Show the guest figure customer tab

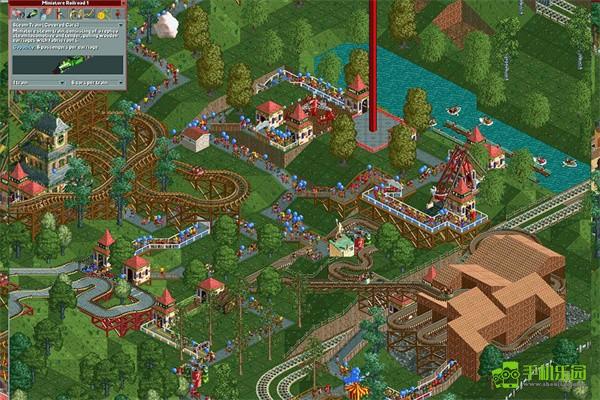coord(117,13)
